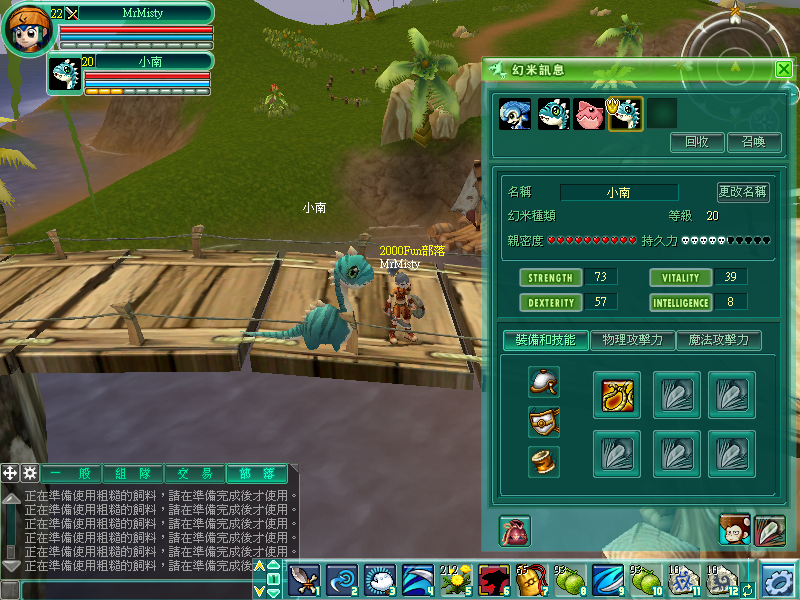800x600 pixels.
Task: Open the gear settings button
Action: pos(779,579)
